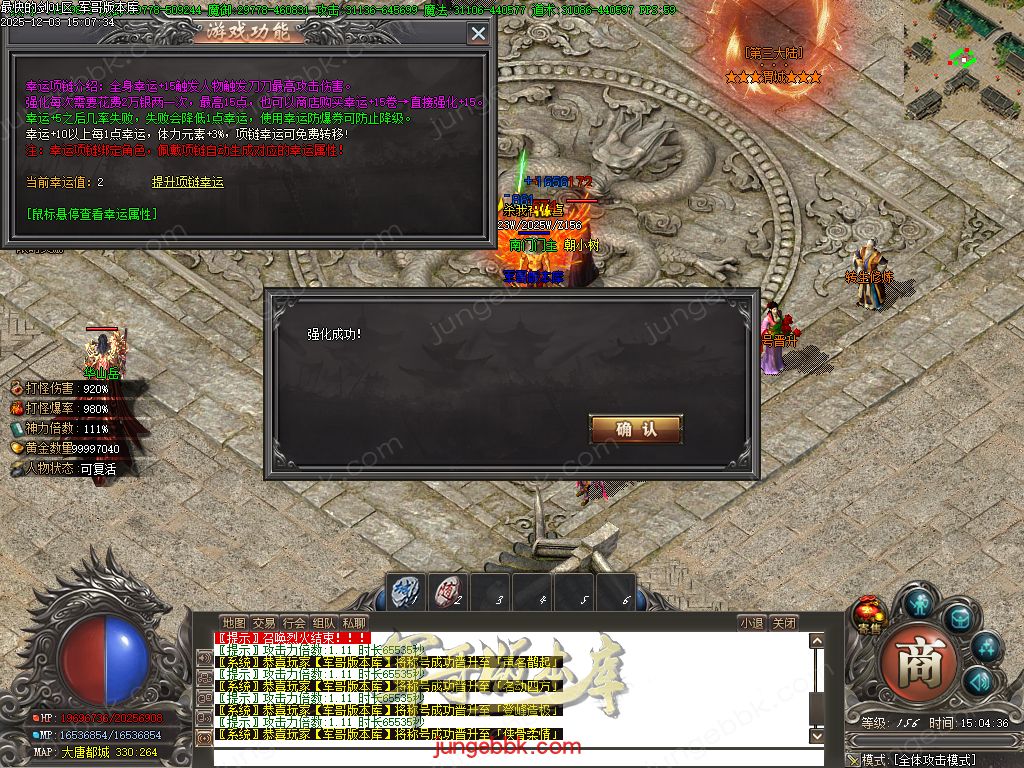Image resolution: width=1024 pixels, height=768 pixels.
Task: Click the minimap in the corner
Action: pos(963,62)
